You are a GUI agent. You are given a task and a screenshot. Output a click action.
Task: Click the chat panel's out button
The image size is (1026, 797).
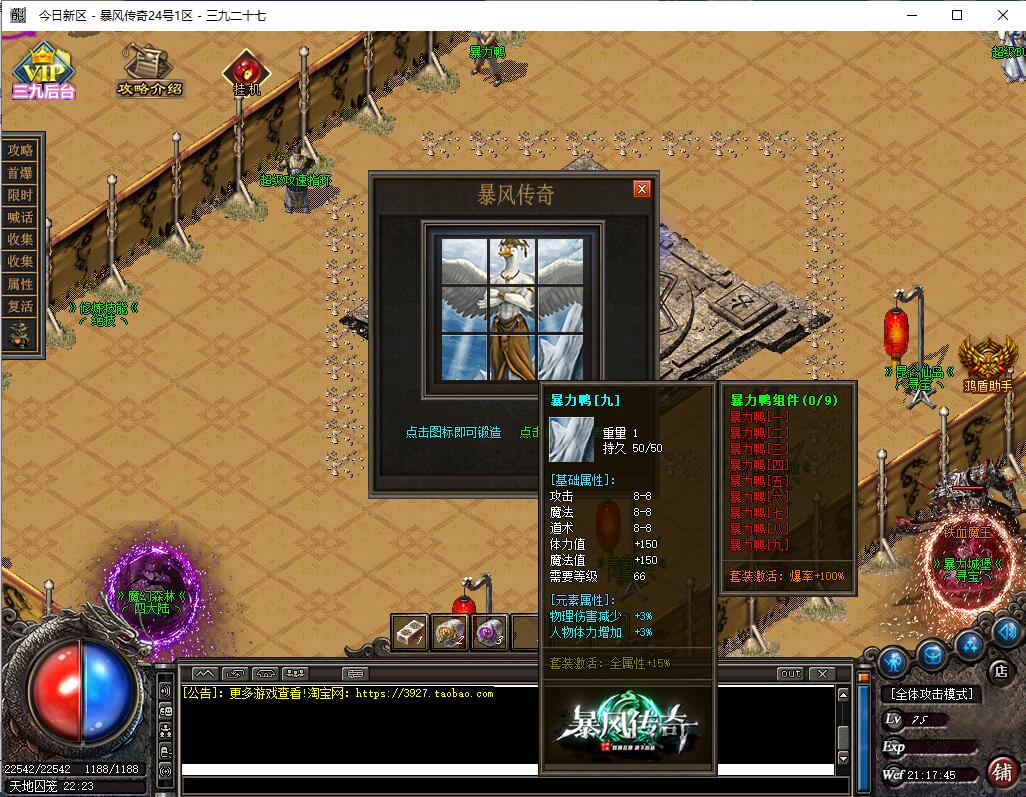(x=790, y=674)
